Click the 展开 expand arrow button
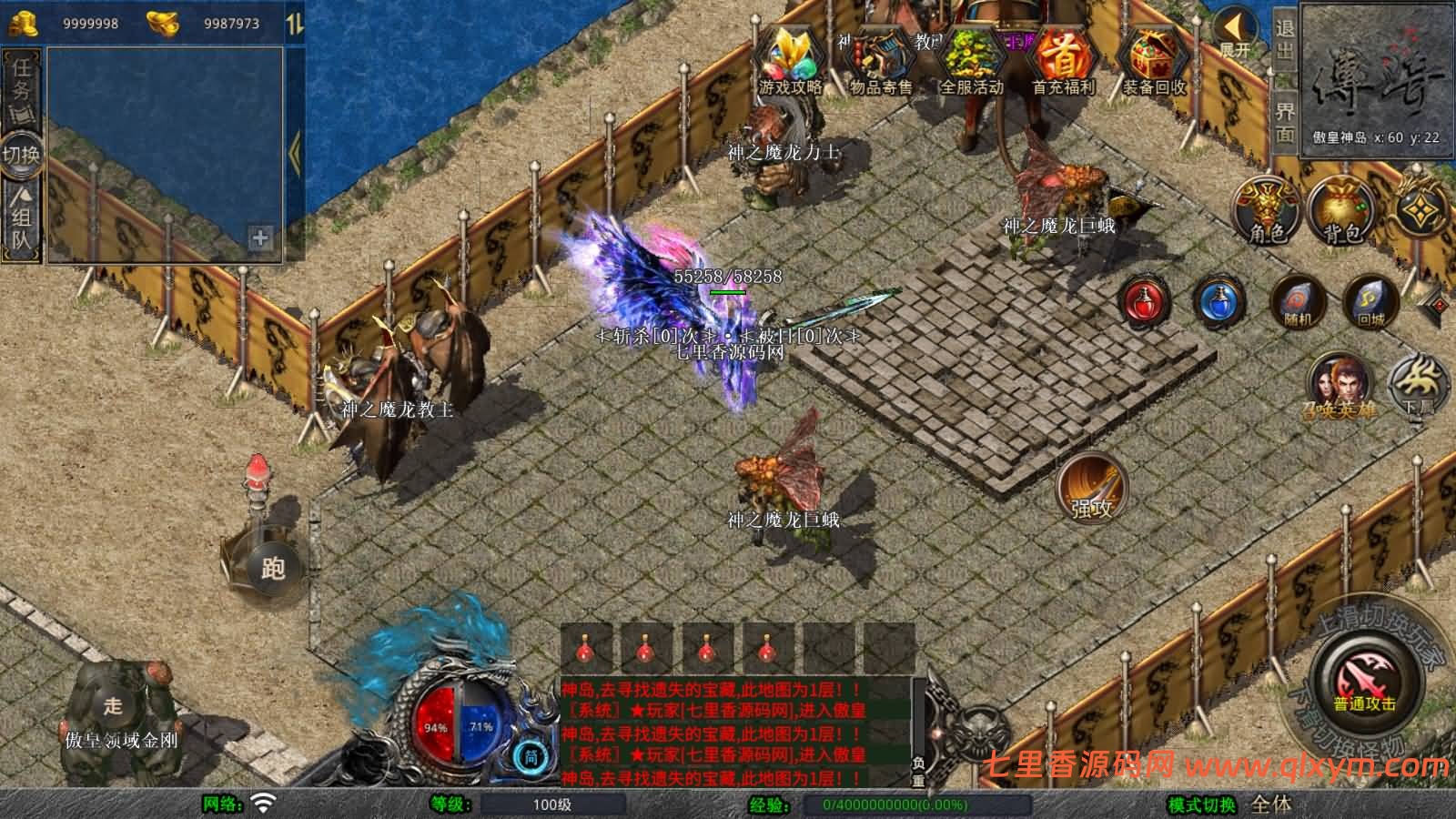Screen dimensions: 1456x819 pyautogui.click(x=1236, y=33)
